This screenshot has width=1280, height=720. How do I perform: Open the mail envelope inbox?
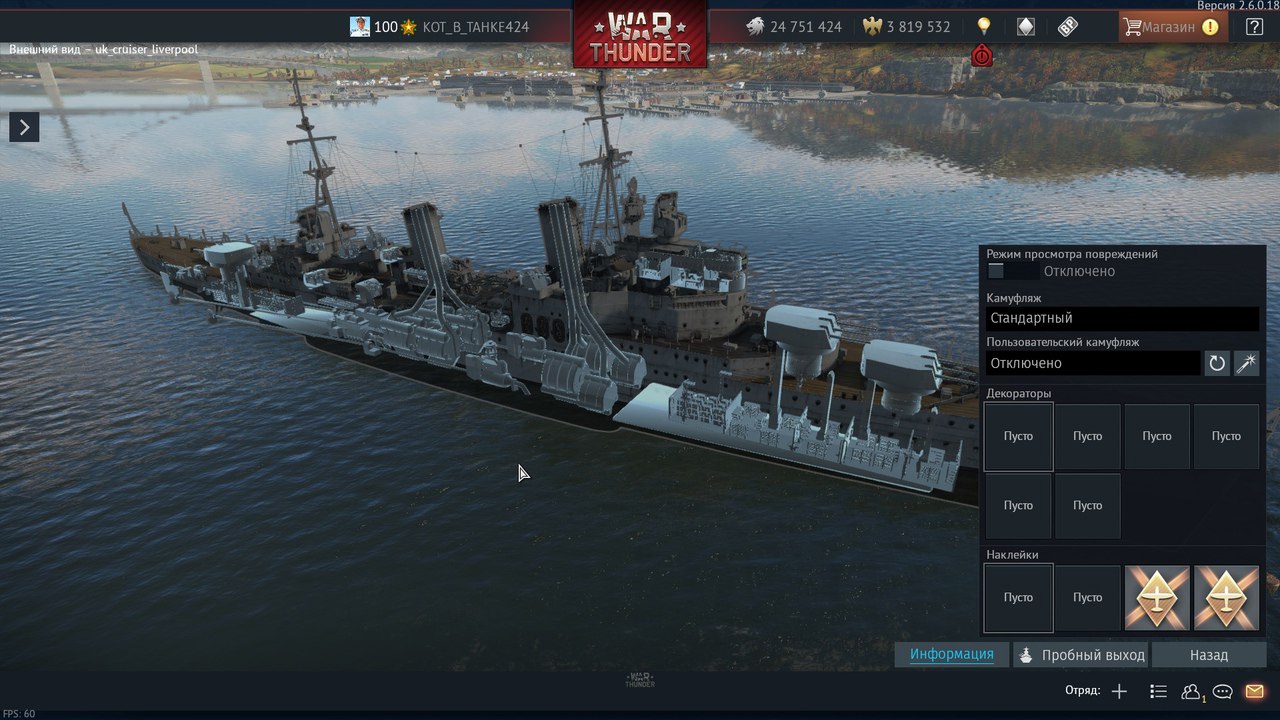point(1254,691)
